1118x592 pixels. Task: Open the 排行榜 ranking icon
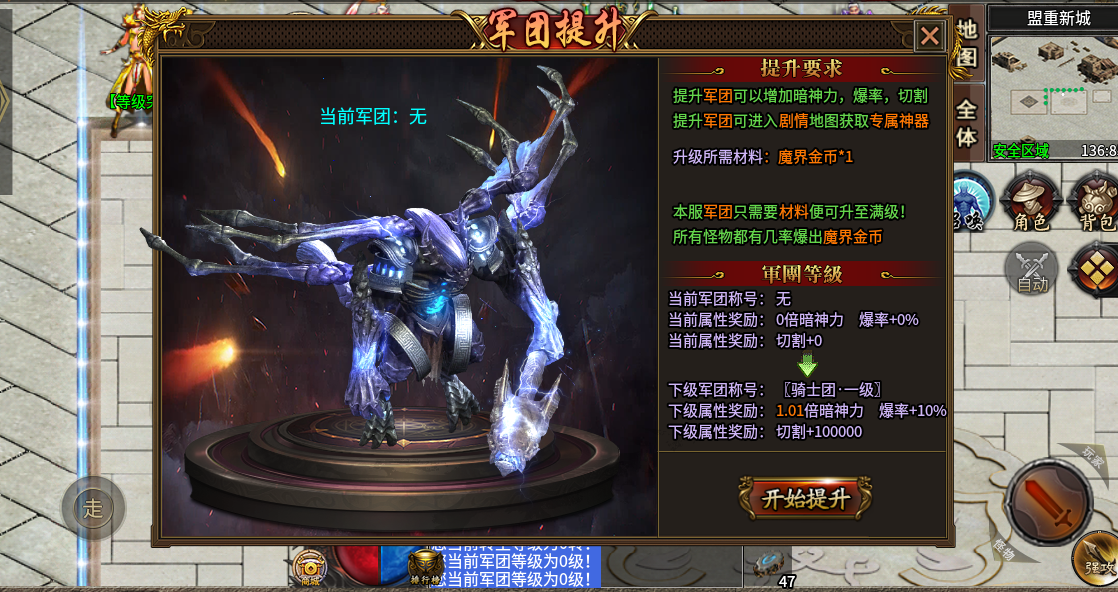point(426,570)
